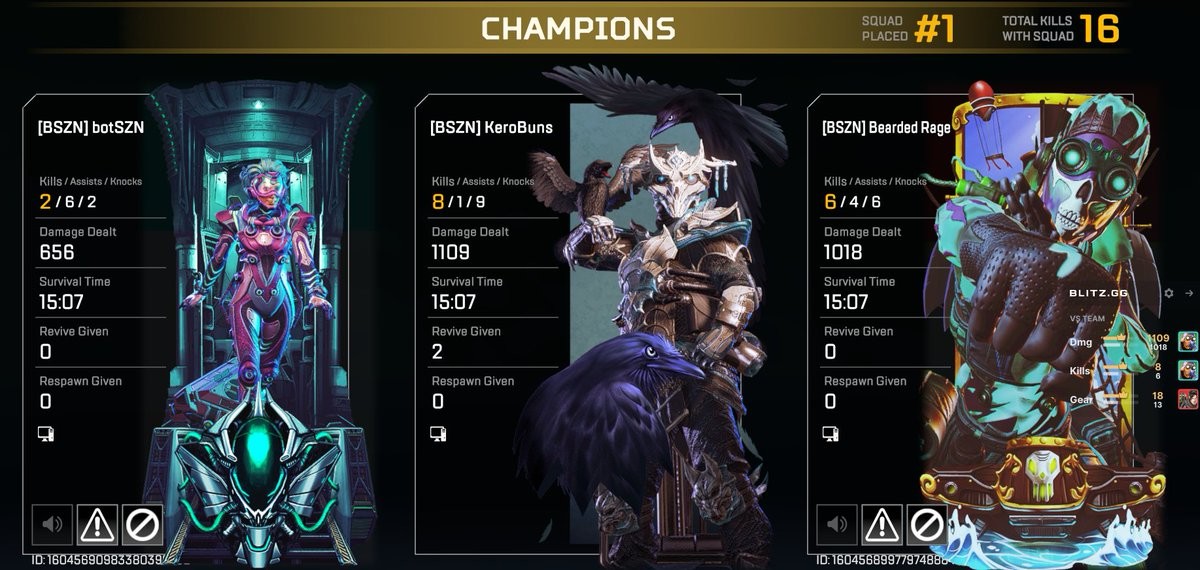Click the Blitz.gg overlay arrow icon

coord(1189,293)
